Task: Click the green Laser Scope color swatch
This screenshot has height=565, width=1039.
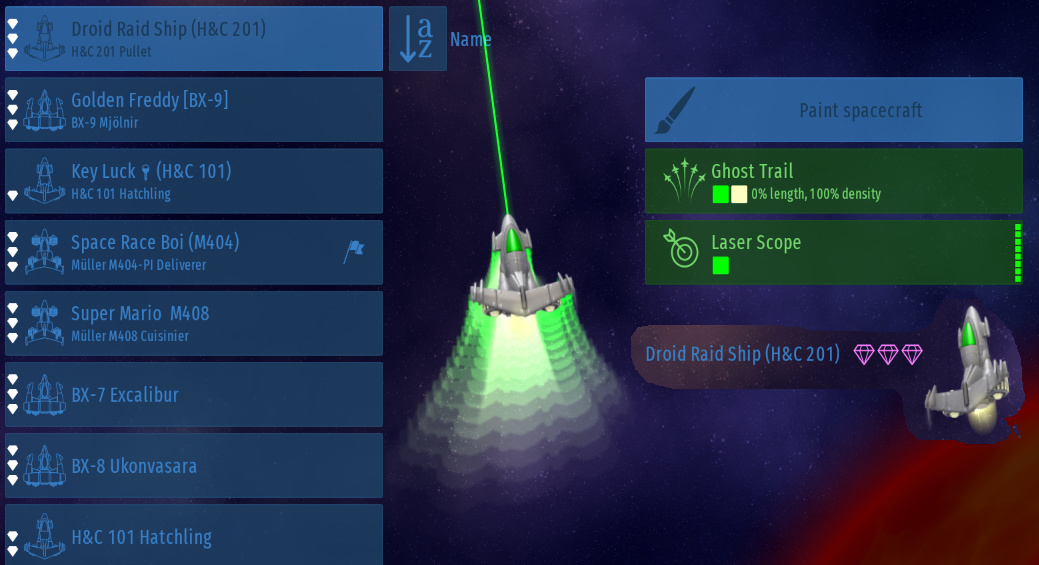Action: tap(720, 265)
